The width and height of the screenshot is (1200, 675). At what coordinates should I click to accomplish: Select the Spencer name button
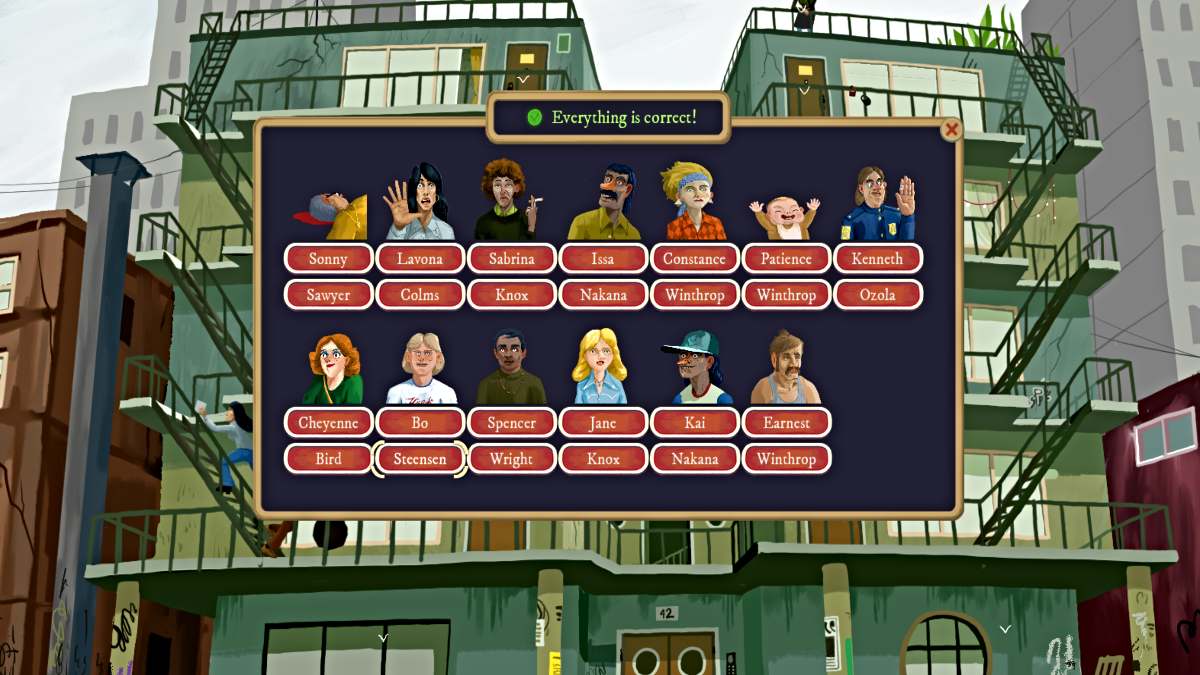512,423
